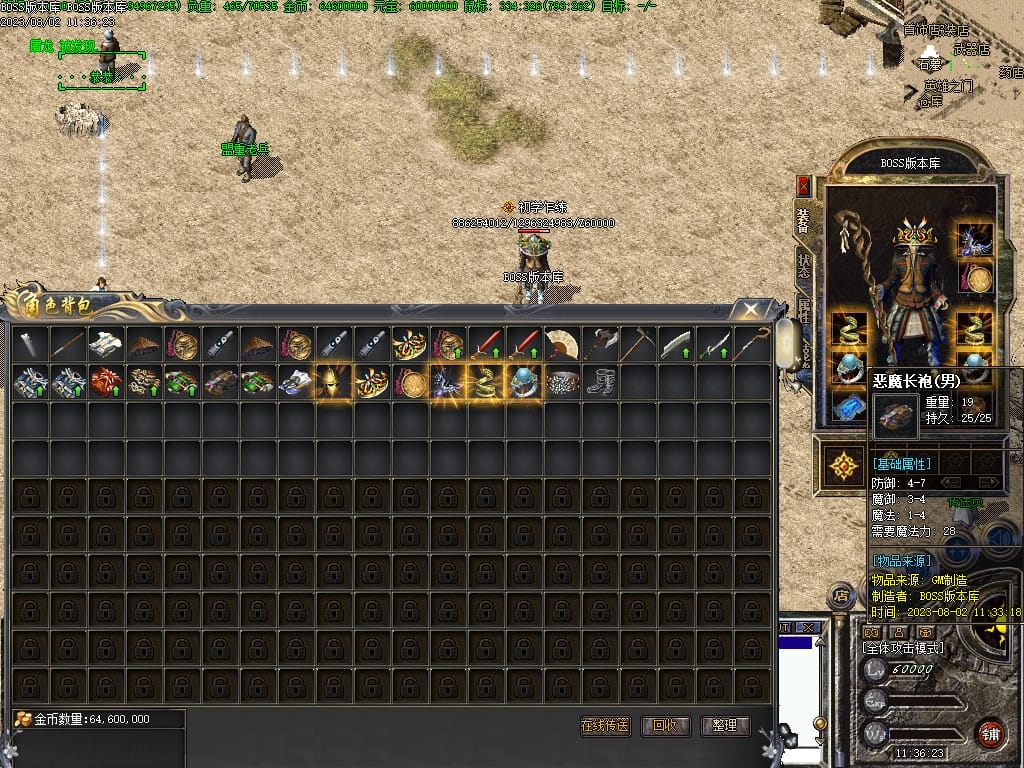Toggle the 全体攻击模式 attack mode label
The height and width of the screenshot is (768, 1024).
coord(903,648)
